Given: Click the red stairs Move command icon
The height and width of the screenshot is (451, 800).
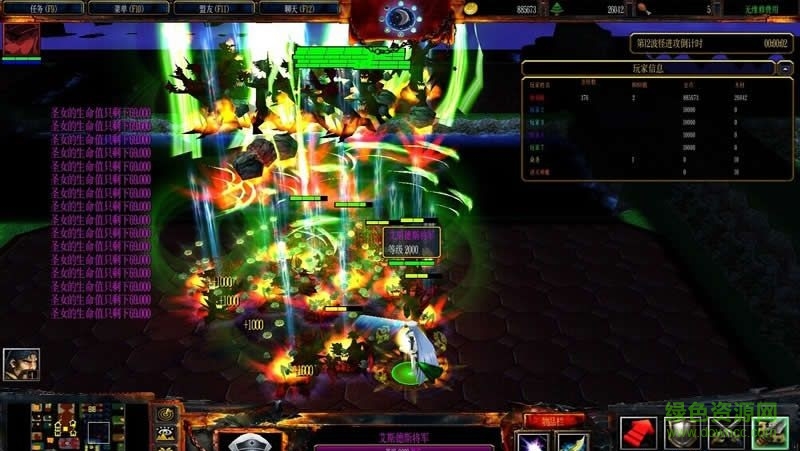Looking at the screenshot, I should point(638,433).
